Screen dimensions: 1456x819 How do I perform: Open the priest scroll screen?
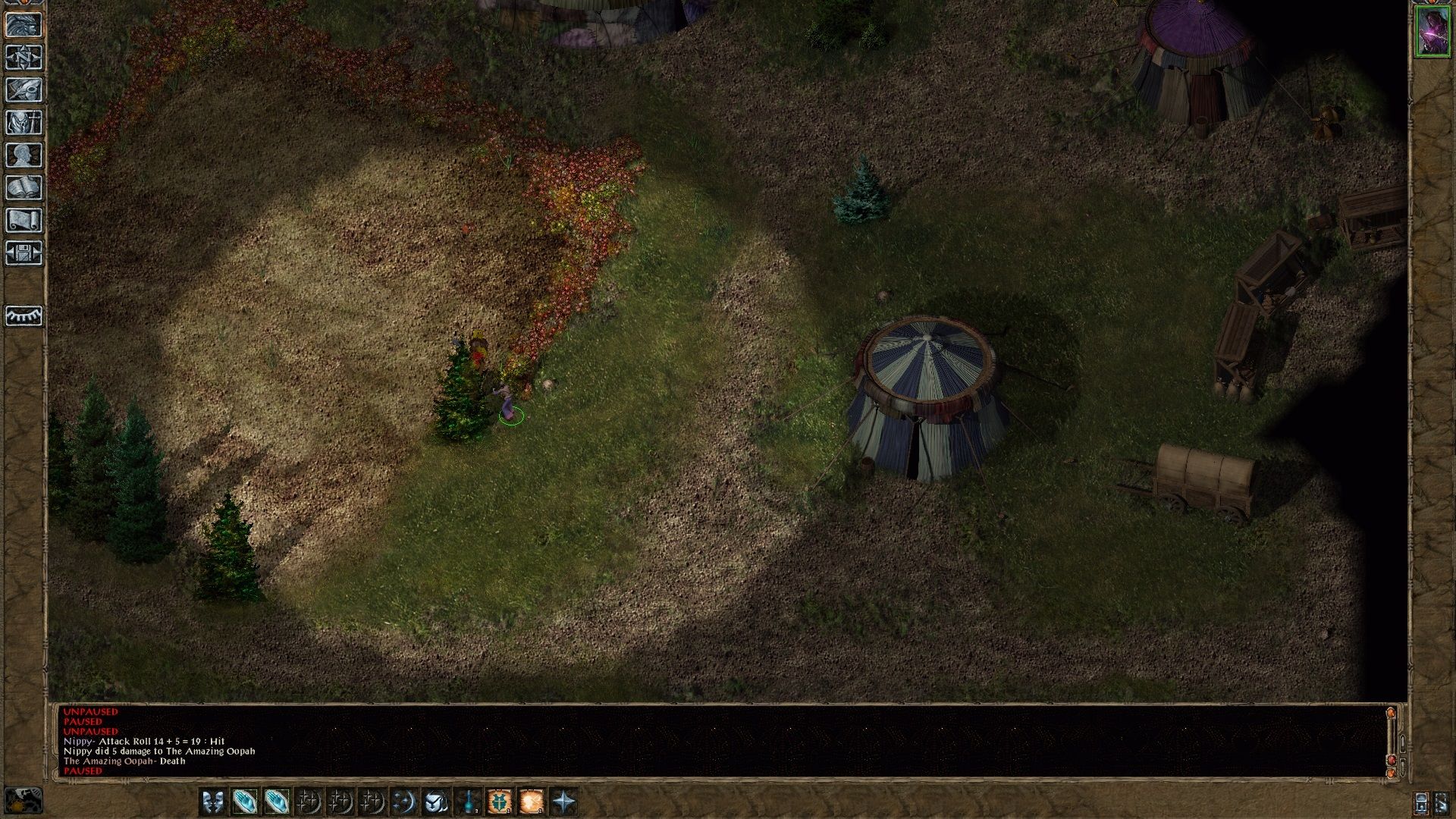(24, 221)
